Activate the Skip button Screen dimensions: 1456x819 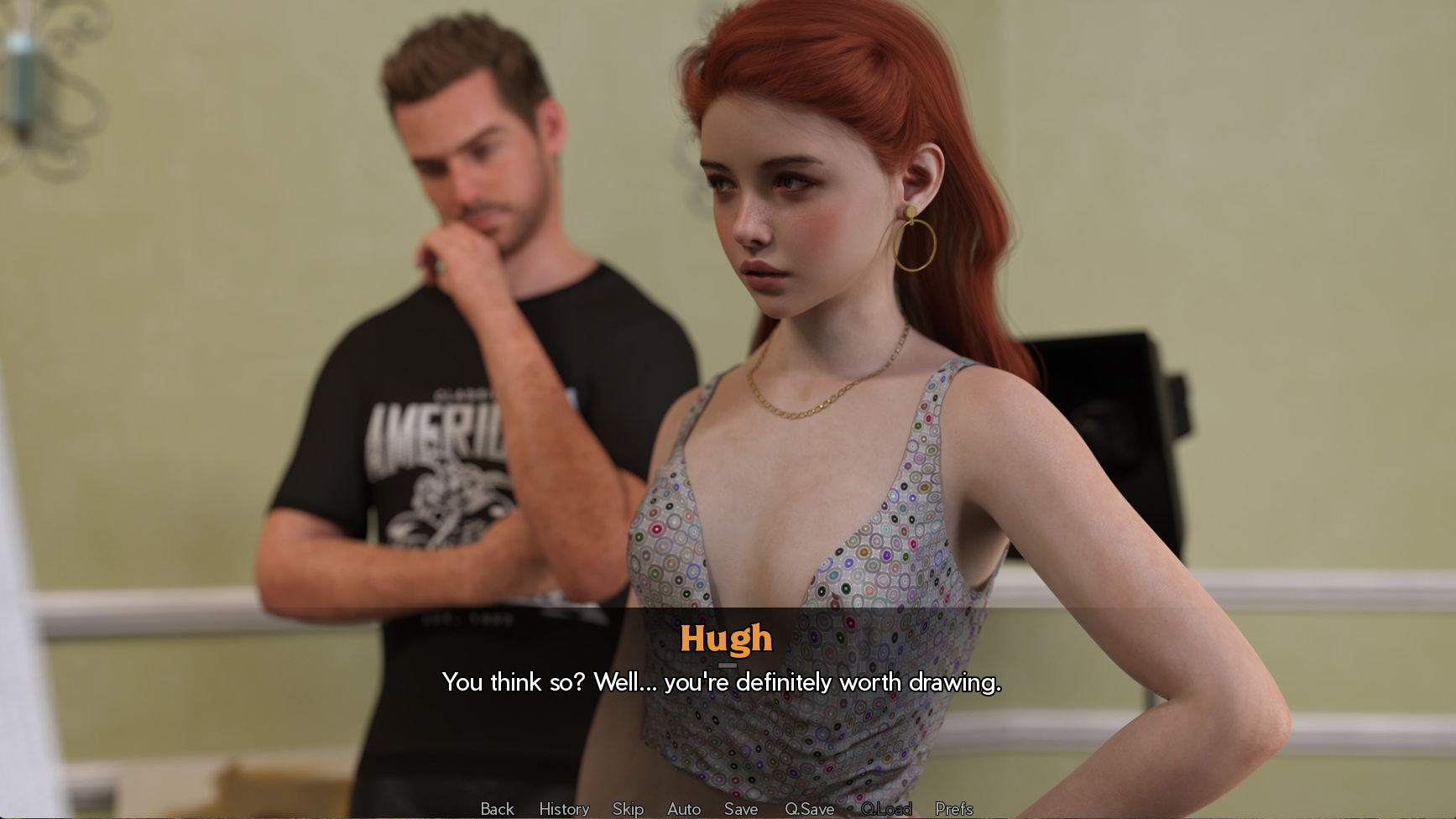(628, 808)
